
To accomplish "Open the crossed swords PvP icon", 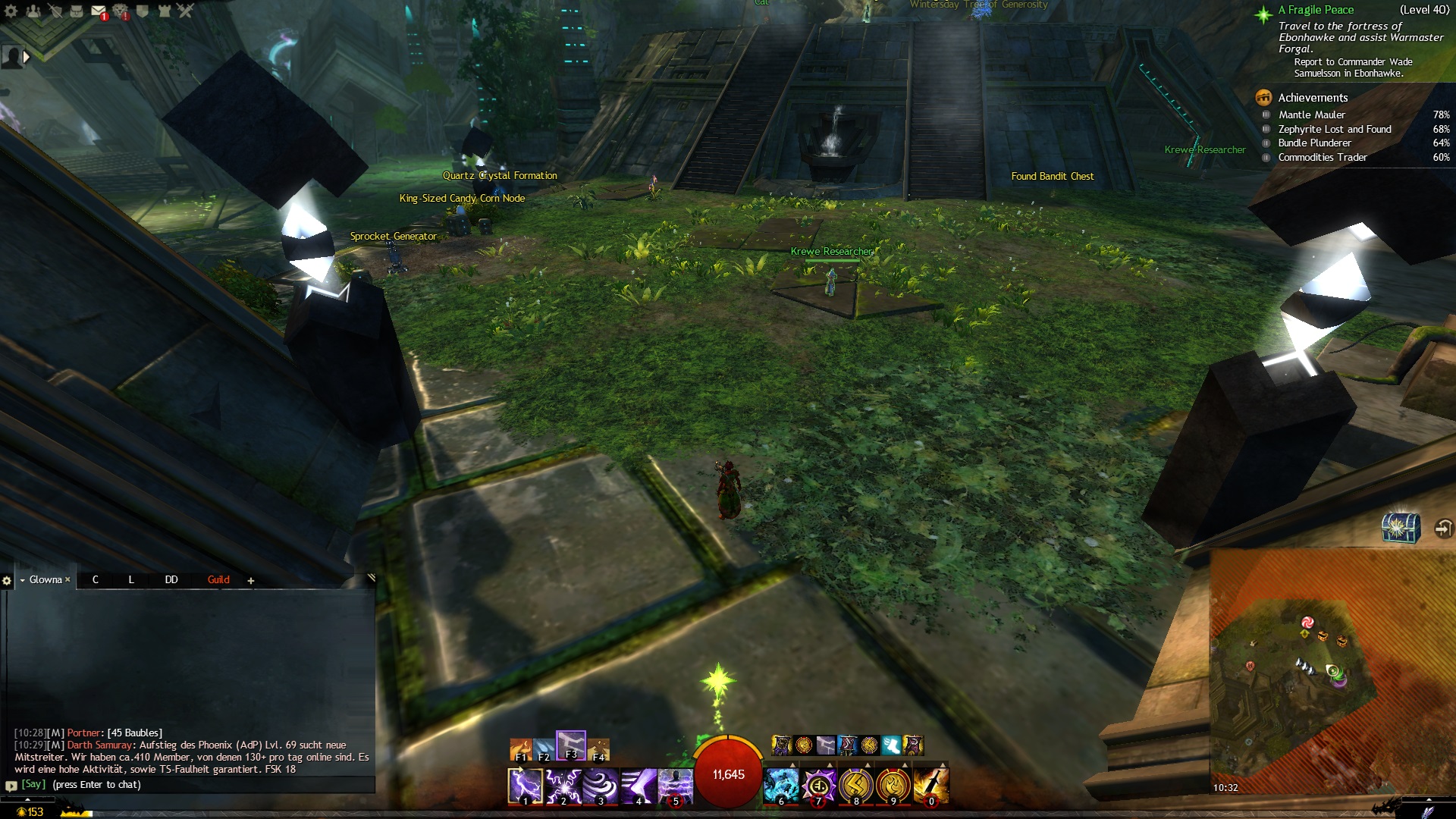I will pyautogui.click(x=186, y=11).
